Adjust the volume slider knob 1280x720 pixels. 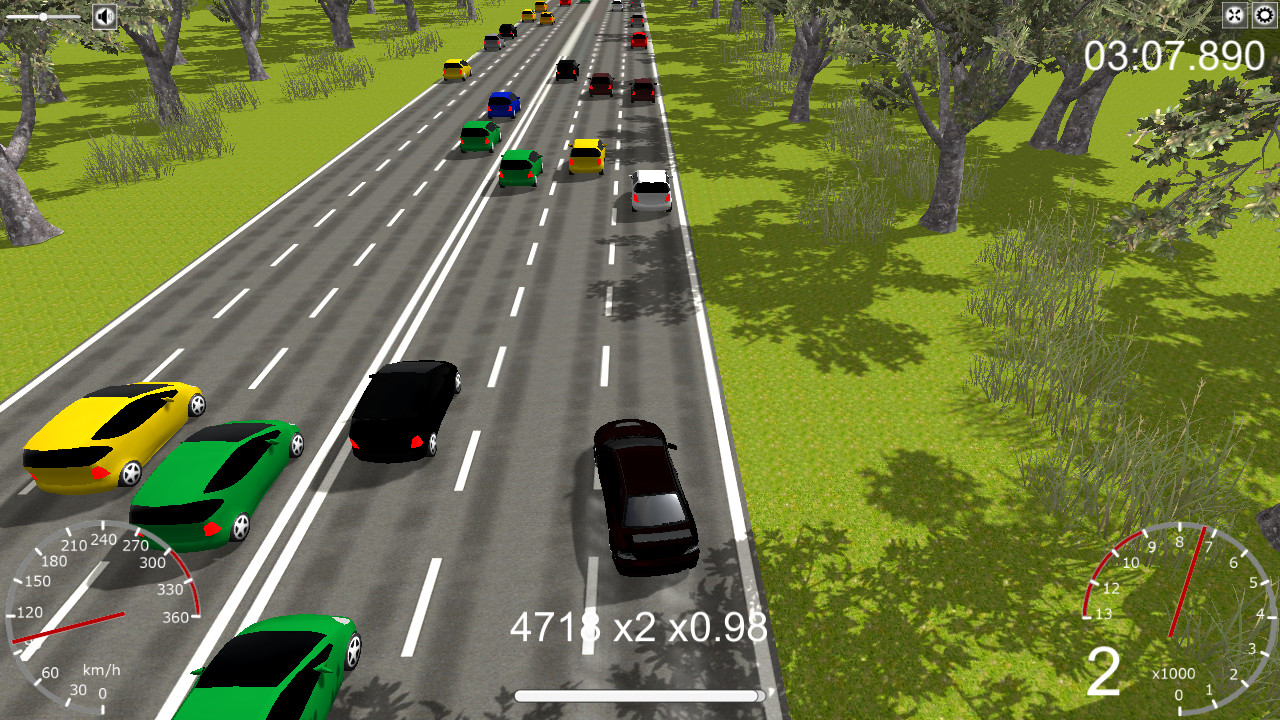click(x=45, y=15)
